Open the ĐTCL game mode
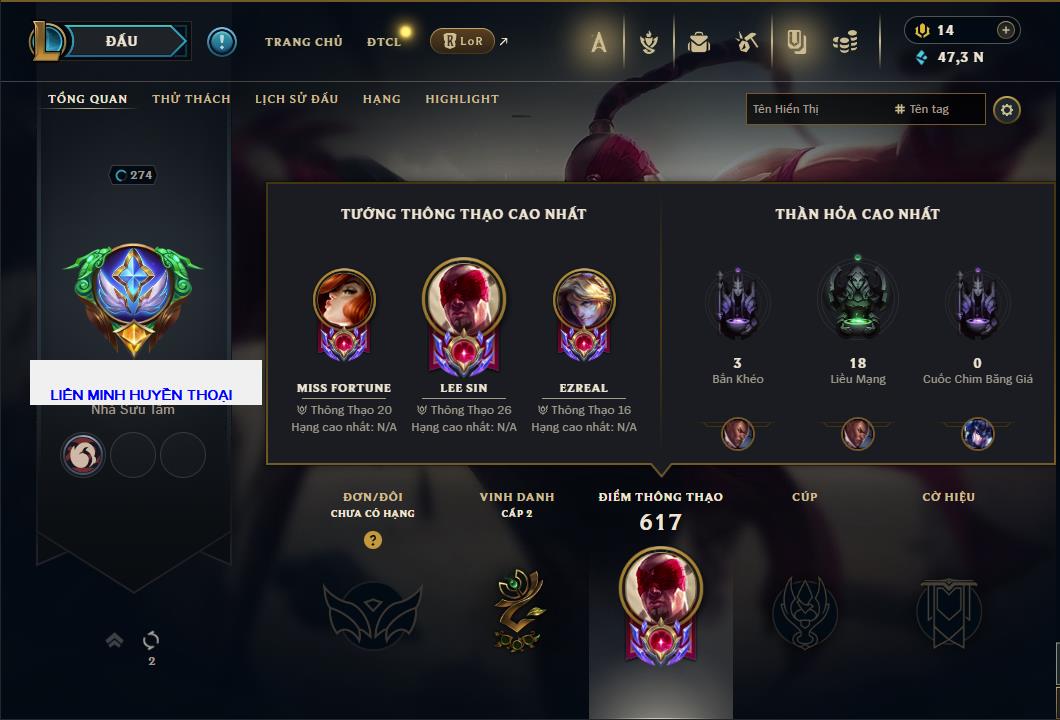 click(x=384, y=42)
